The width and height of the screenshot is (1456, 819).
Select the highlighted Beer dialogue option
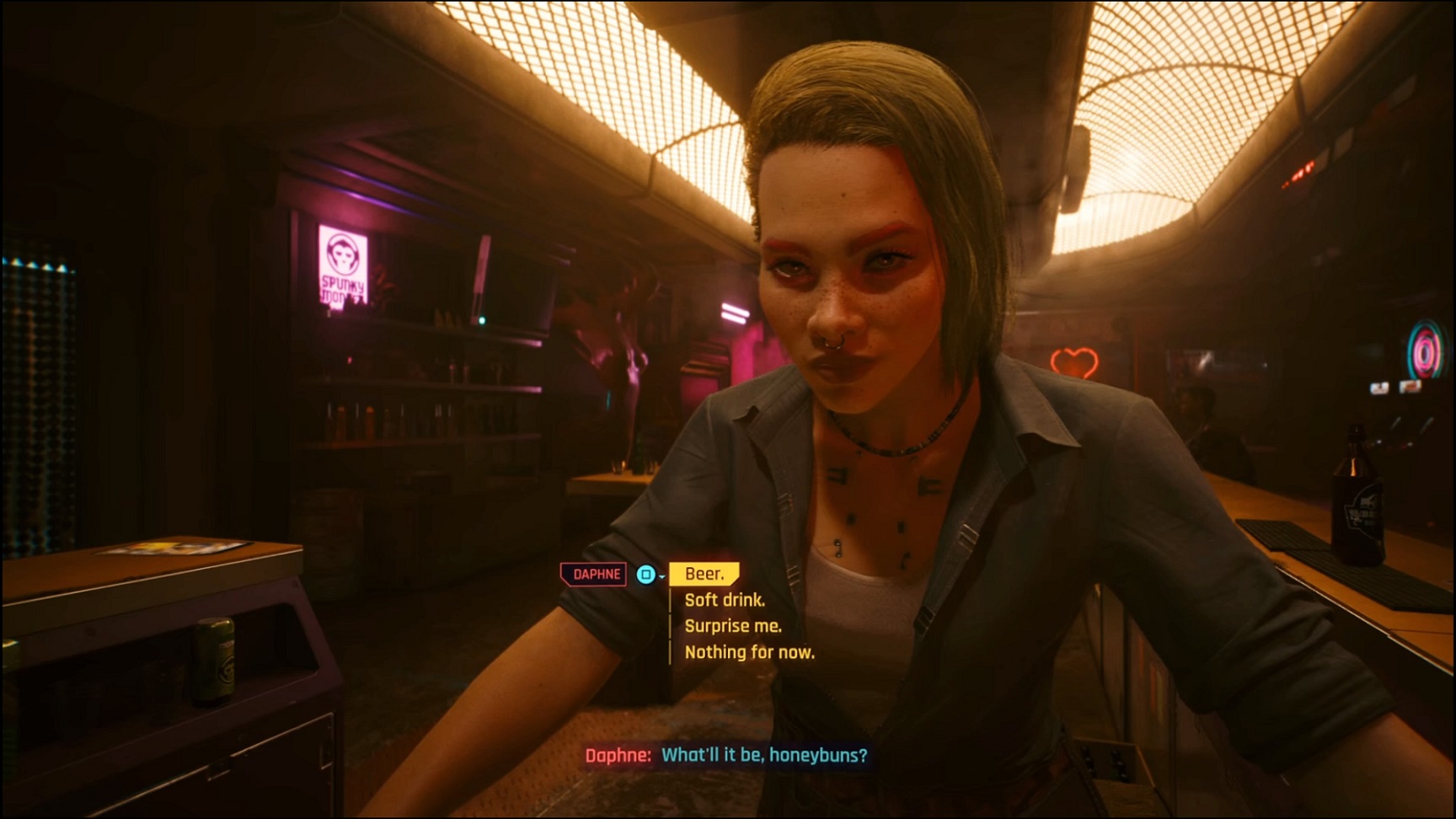click(706, 574)
